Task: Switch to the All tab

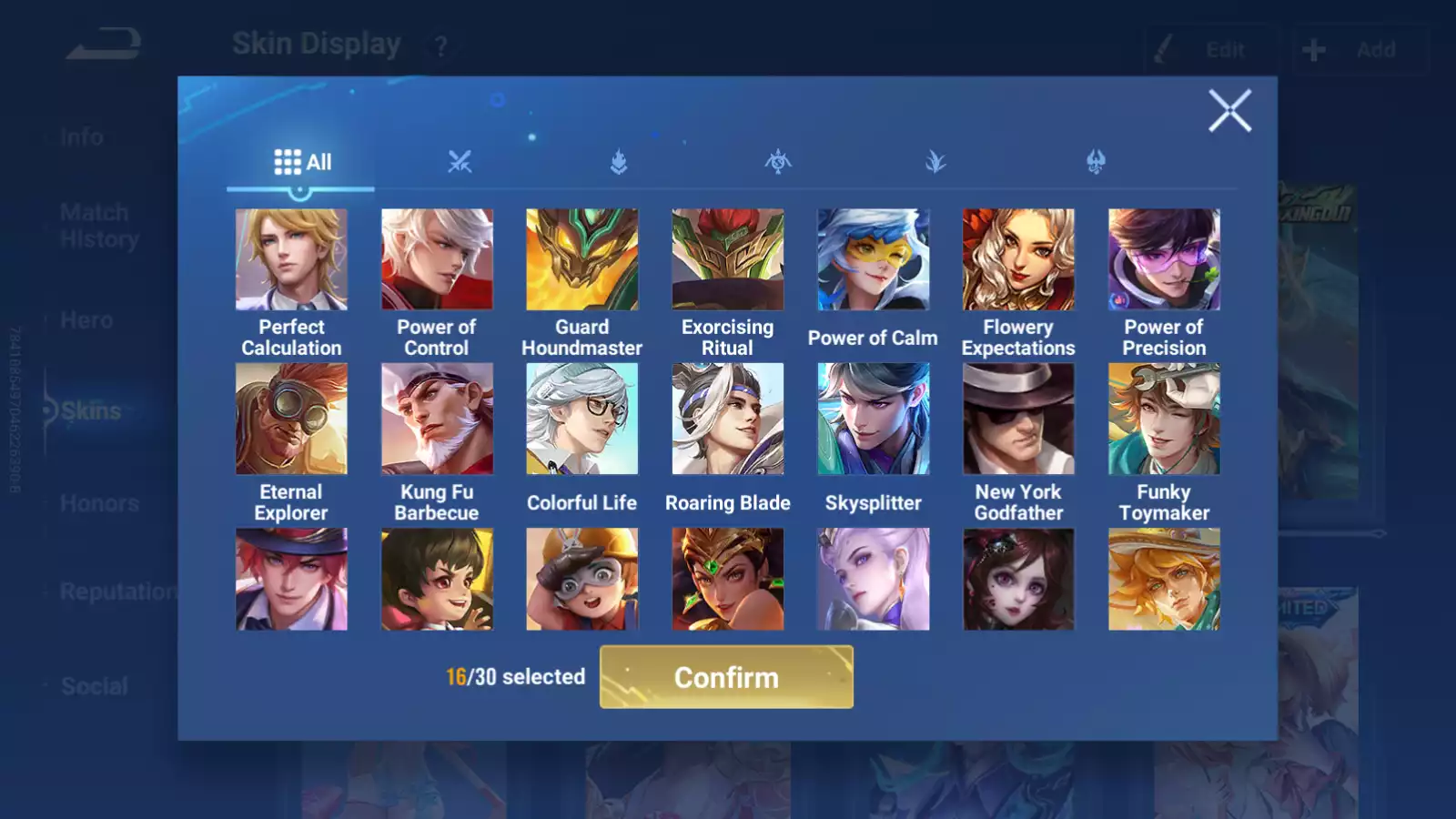Action: pyautogui.click(x=301, y=161)
